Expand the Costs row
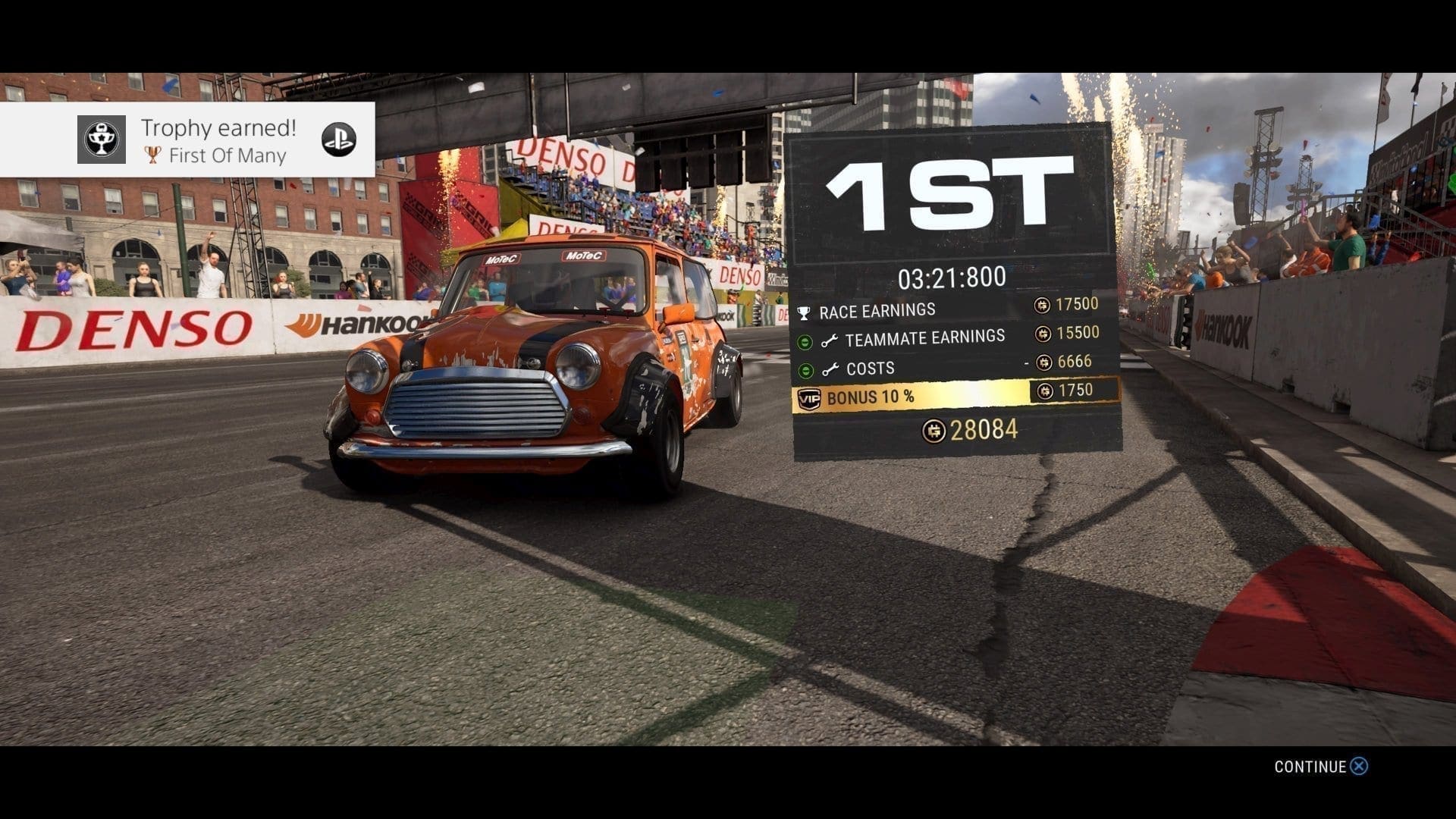1456x819 pixels. [806, 370]
